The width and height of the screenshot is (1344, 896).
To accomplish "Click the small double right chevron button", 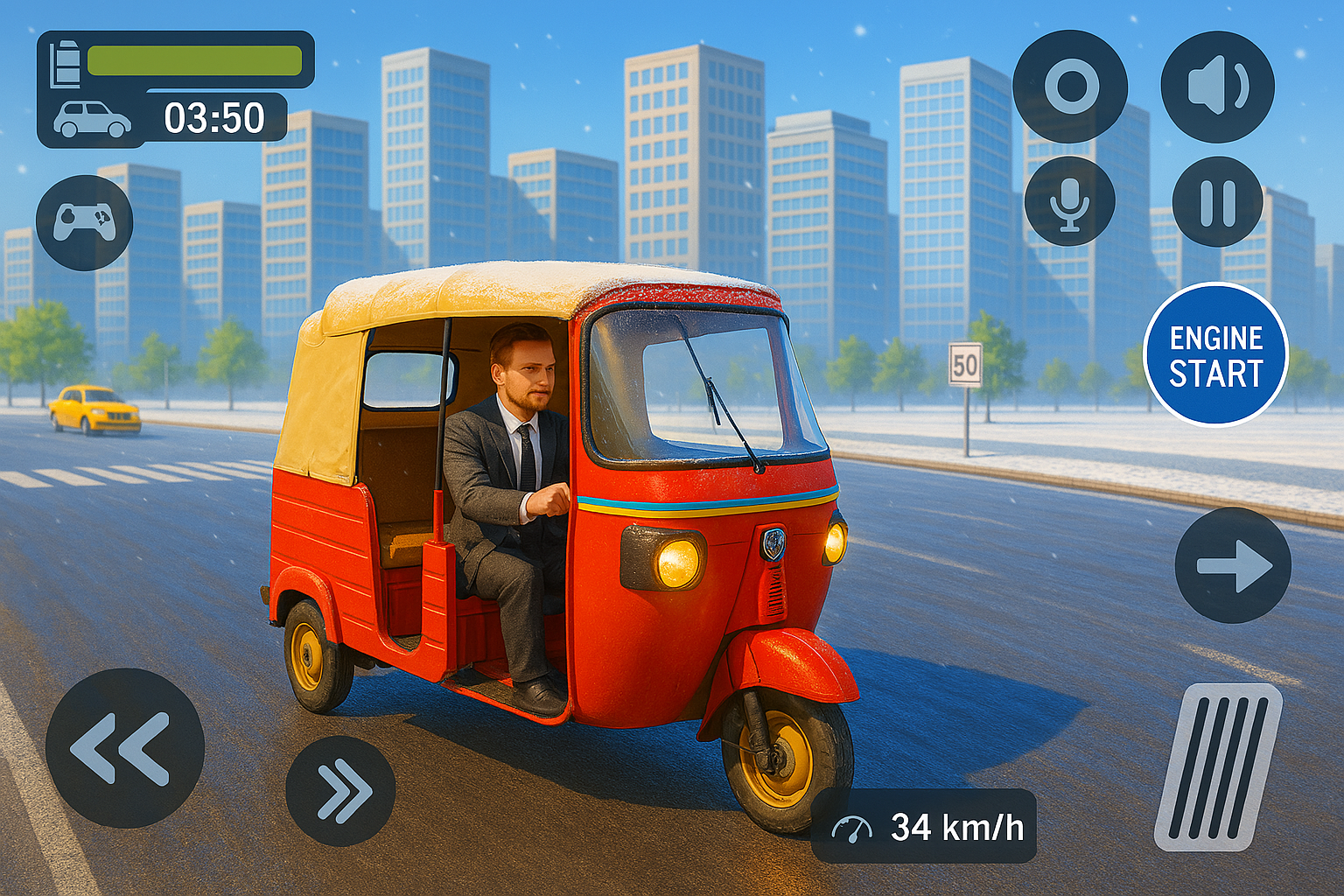I will pos(340,790).
